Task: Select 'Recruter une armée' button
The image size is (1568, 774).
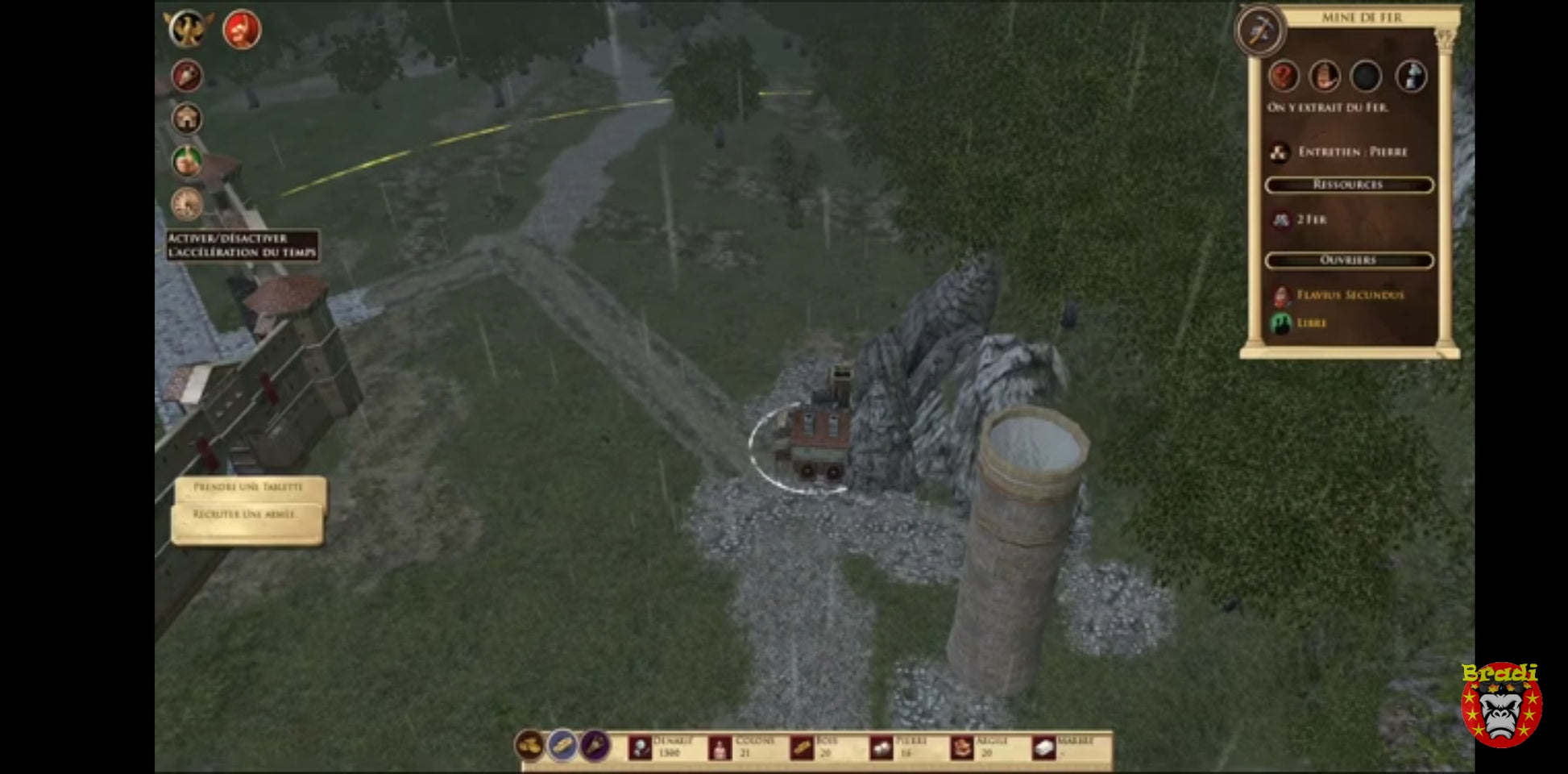Action: (245, 515)
